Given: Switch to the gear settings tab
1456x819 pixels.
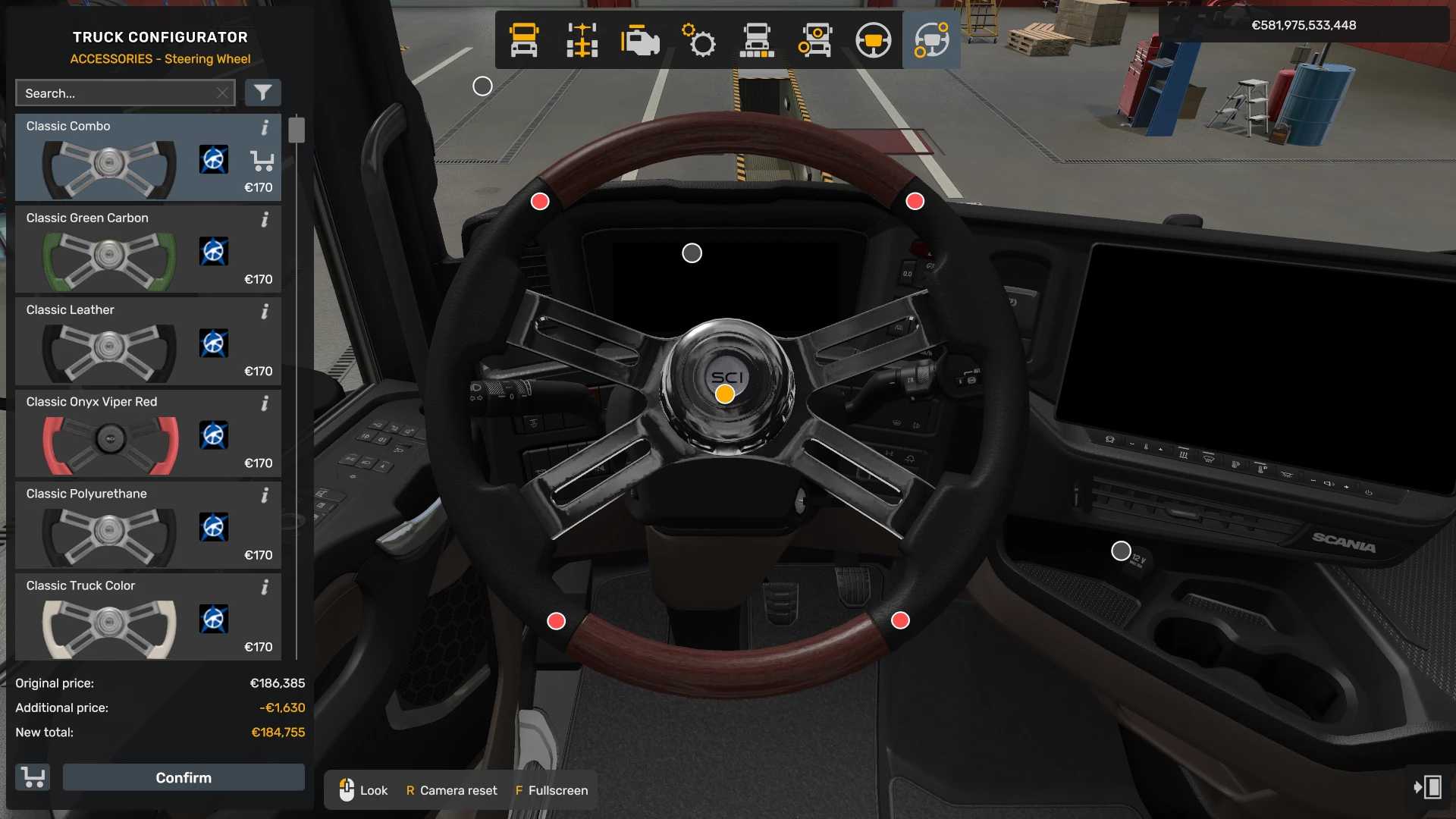Looking at the screenshot, I should click(x=698, y=40).
